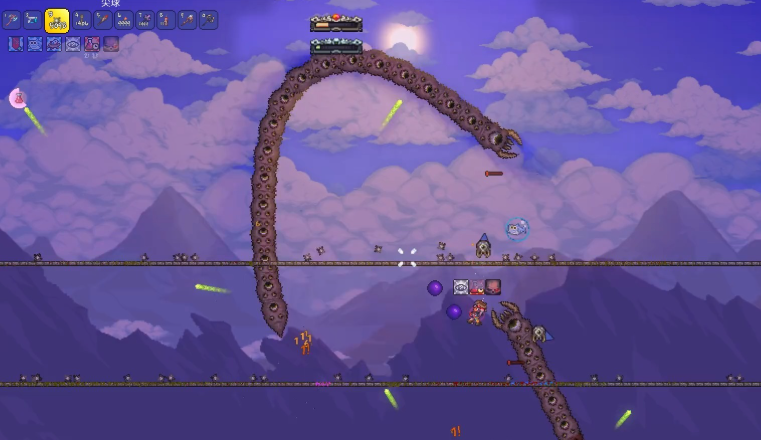Select the dark mace in slot 0

pos(208,19)
